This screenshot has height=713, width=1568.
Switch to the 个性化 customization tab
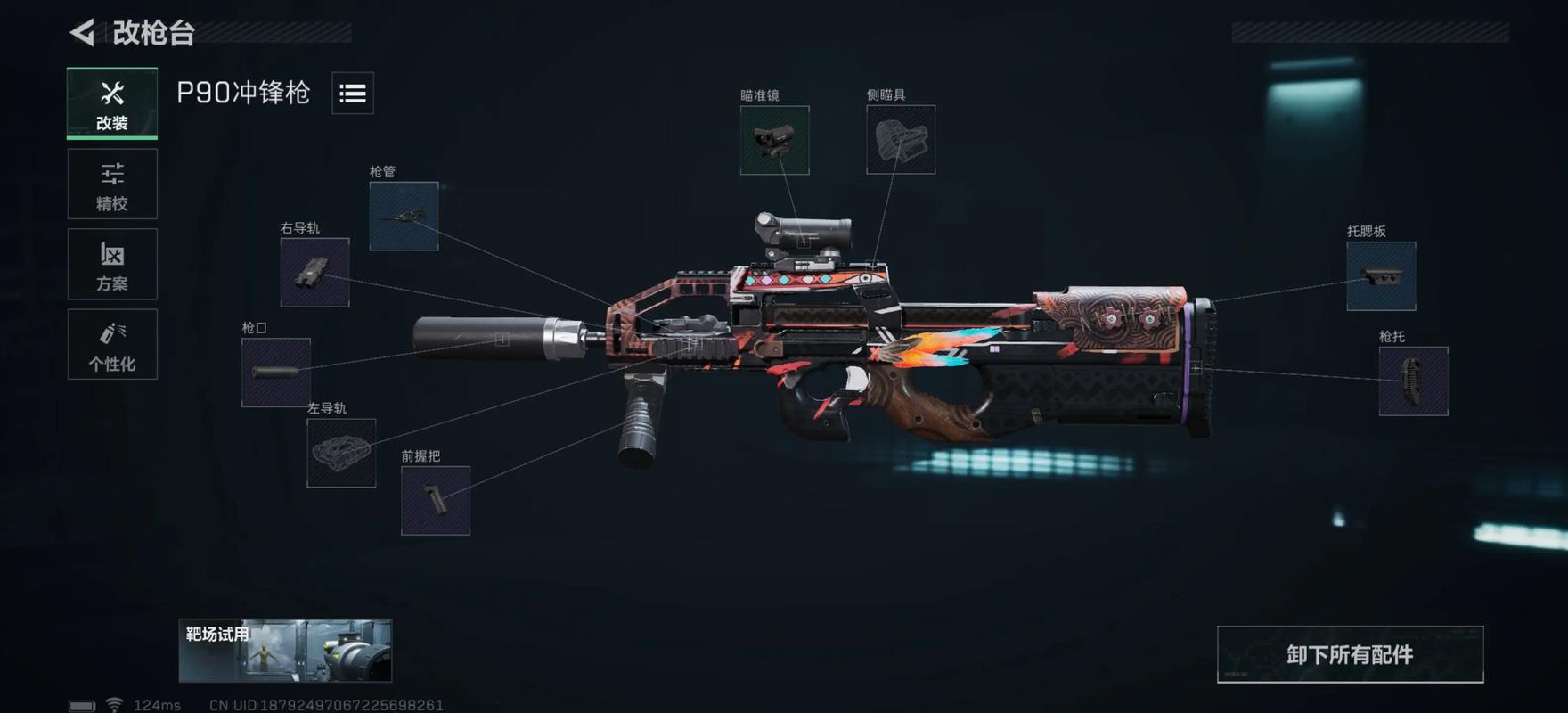[x=112, y=345]
